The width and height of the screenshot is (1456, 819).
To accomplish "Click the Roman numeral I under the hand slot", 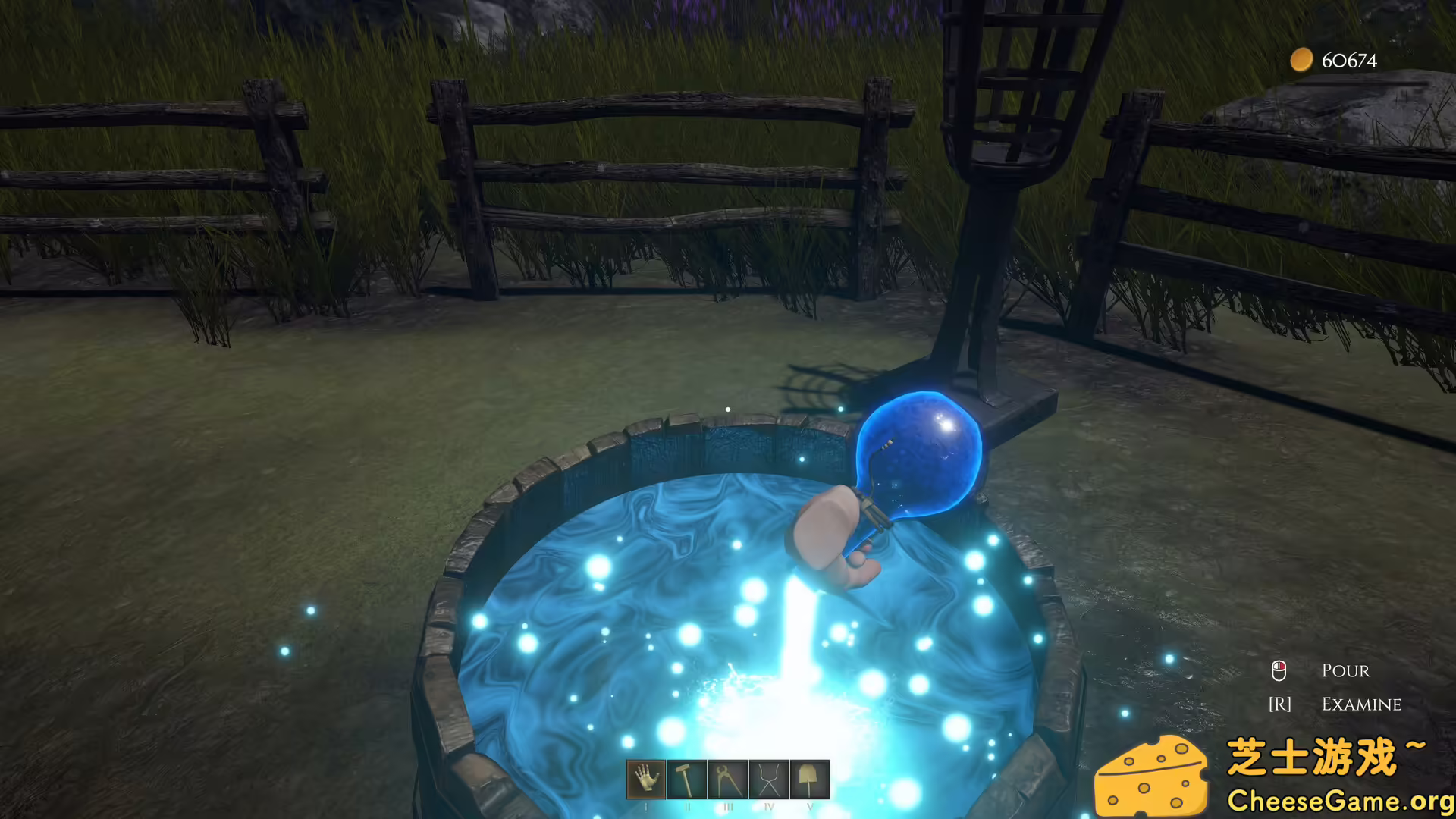I will pos(645,807).
